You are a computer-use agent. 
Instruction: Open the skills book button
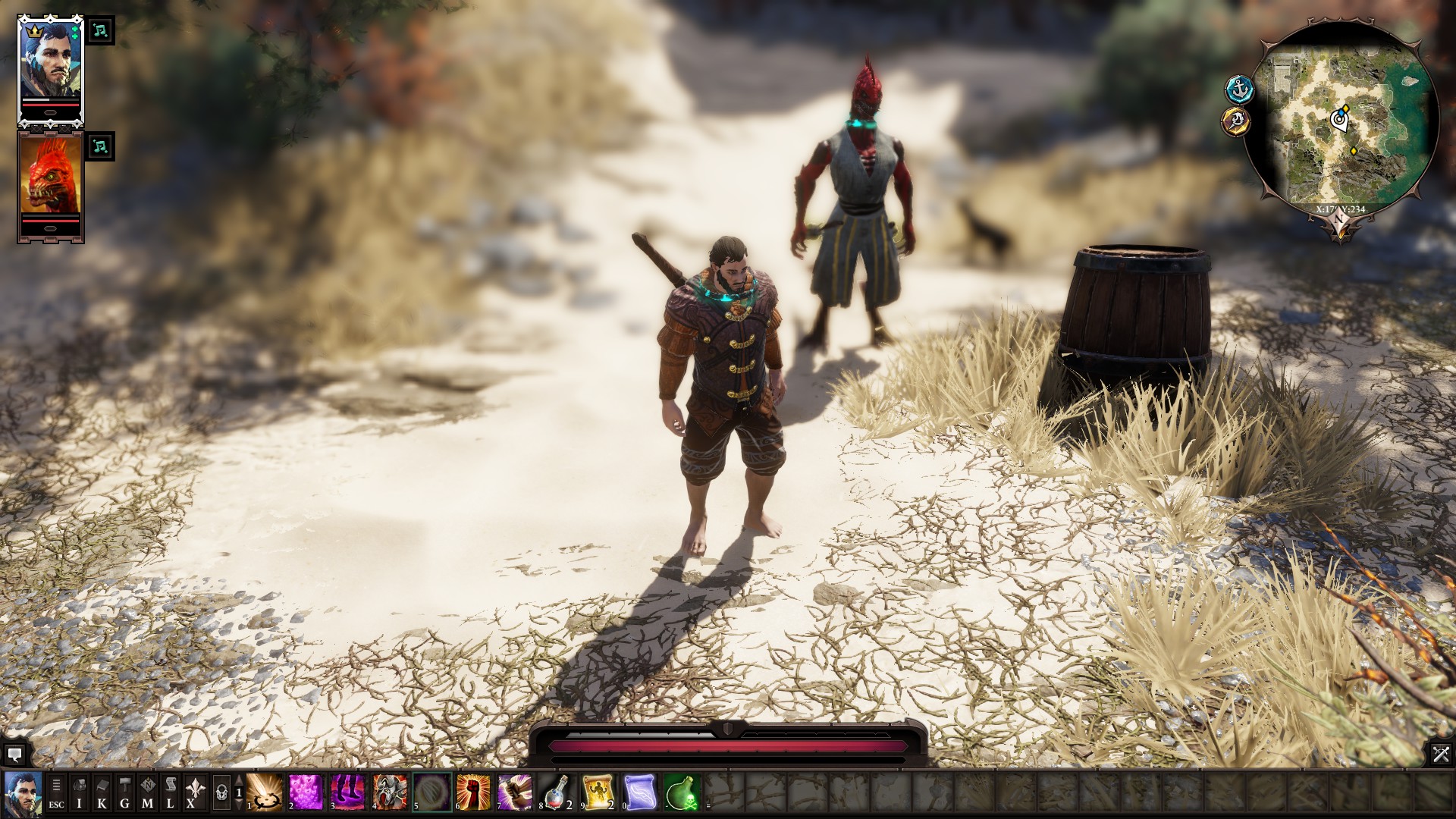[102, 792]
